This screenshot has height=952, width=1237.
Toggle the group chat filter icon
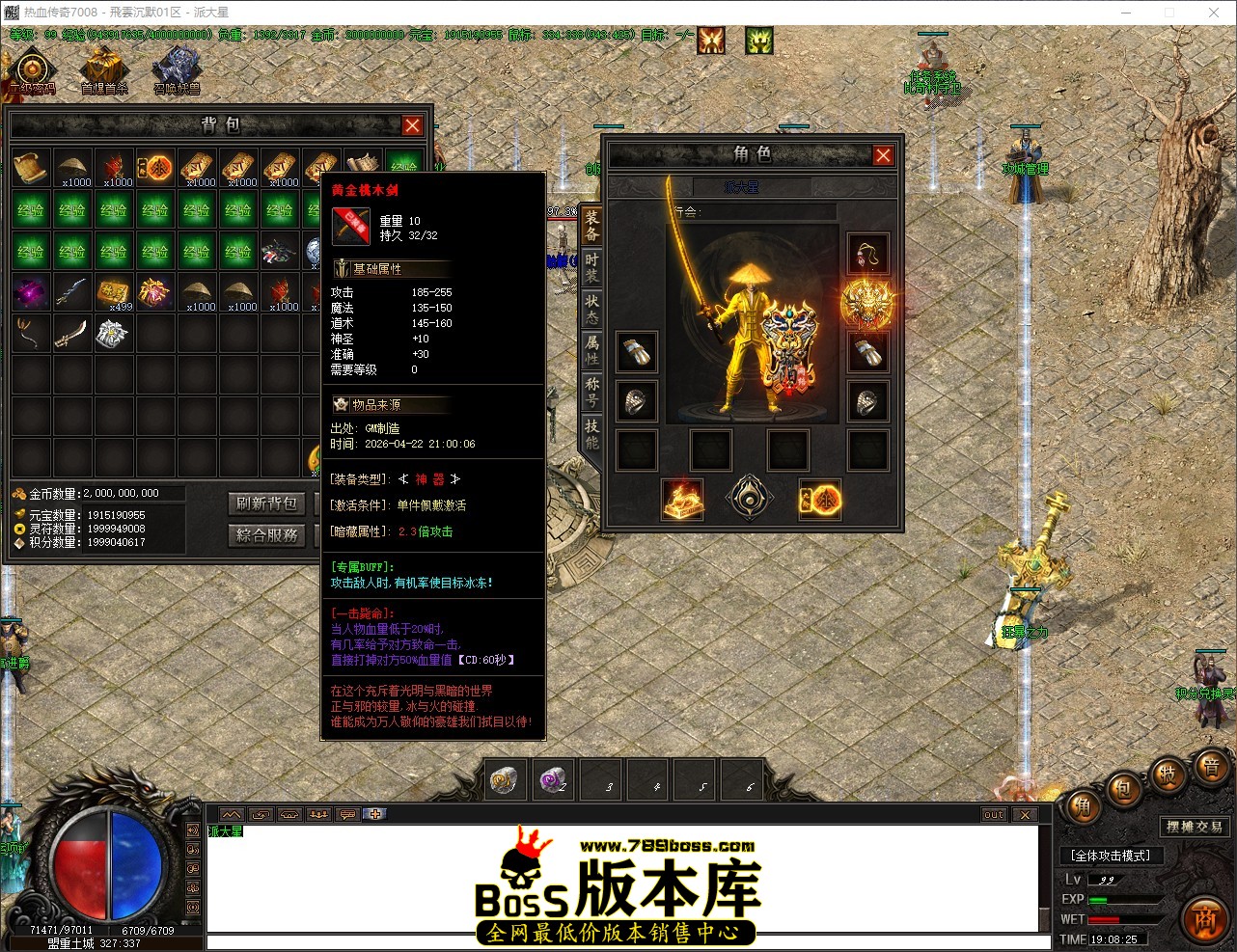click(318, 814)
